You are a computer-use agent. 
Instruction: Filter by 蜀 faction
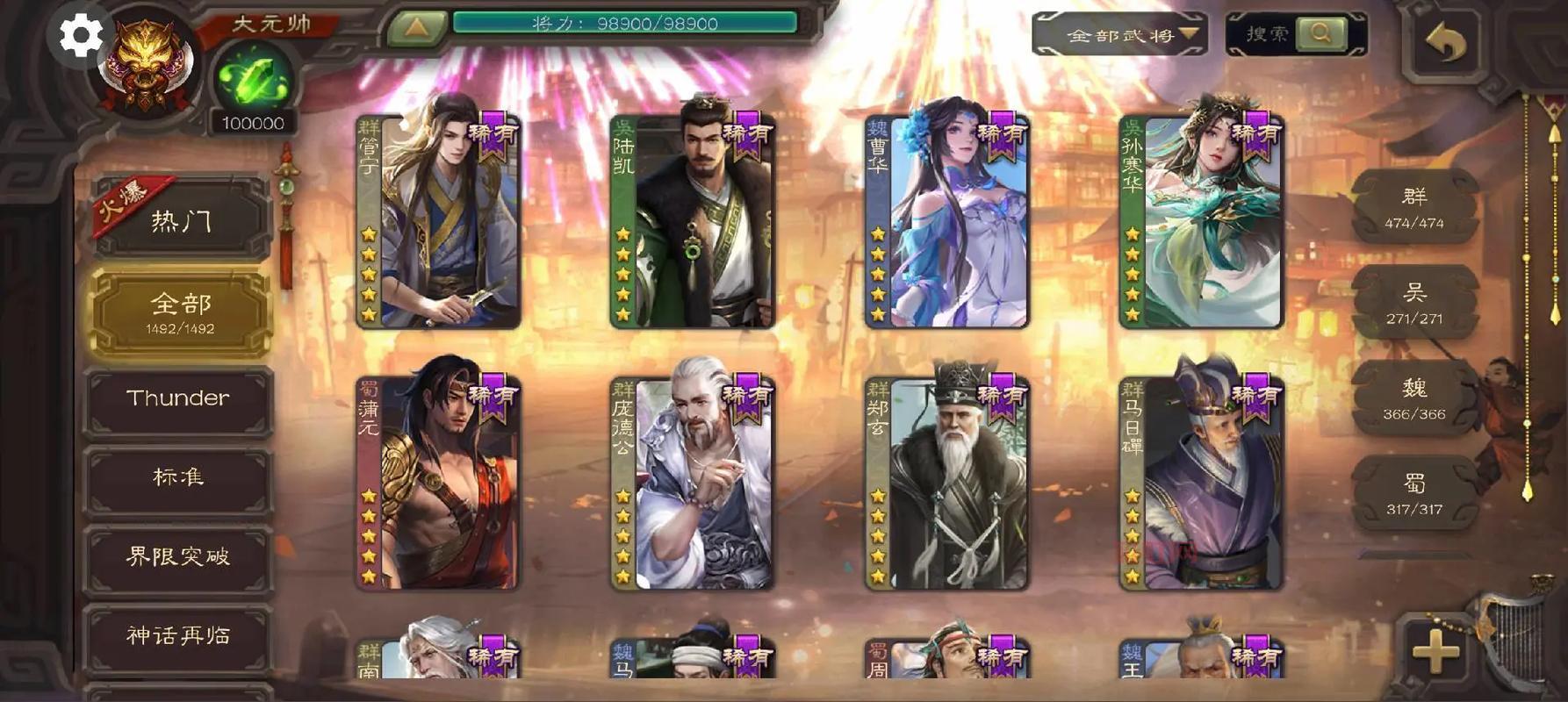tap(1413, 494)
